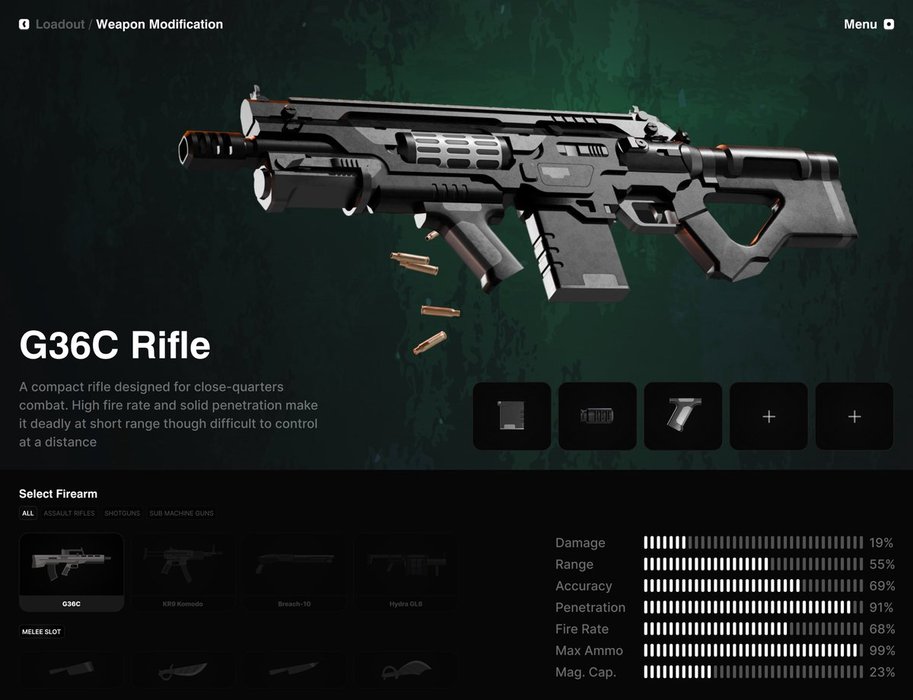Viewport: 913px width, 700px height.
Task: Pick the Breach-10 shotgun tile
Action: [x=294, y=572]
